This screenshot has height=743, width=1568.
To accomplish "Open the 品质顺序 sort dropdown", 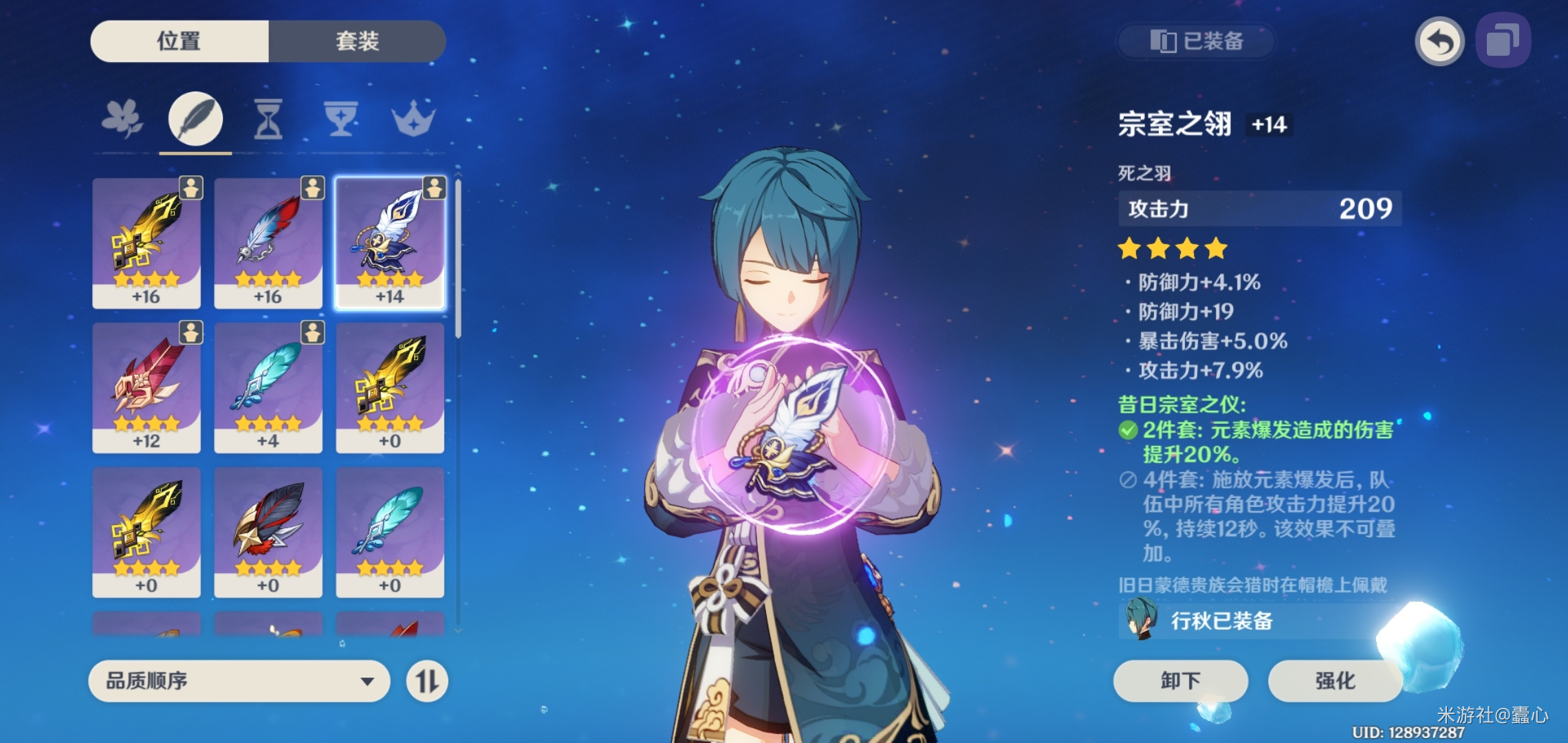I will click(x=239, y=681).
